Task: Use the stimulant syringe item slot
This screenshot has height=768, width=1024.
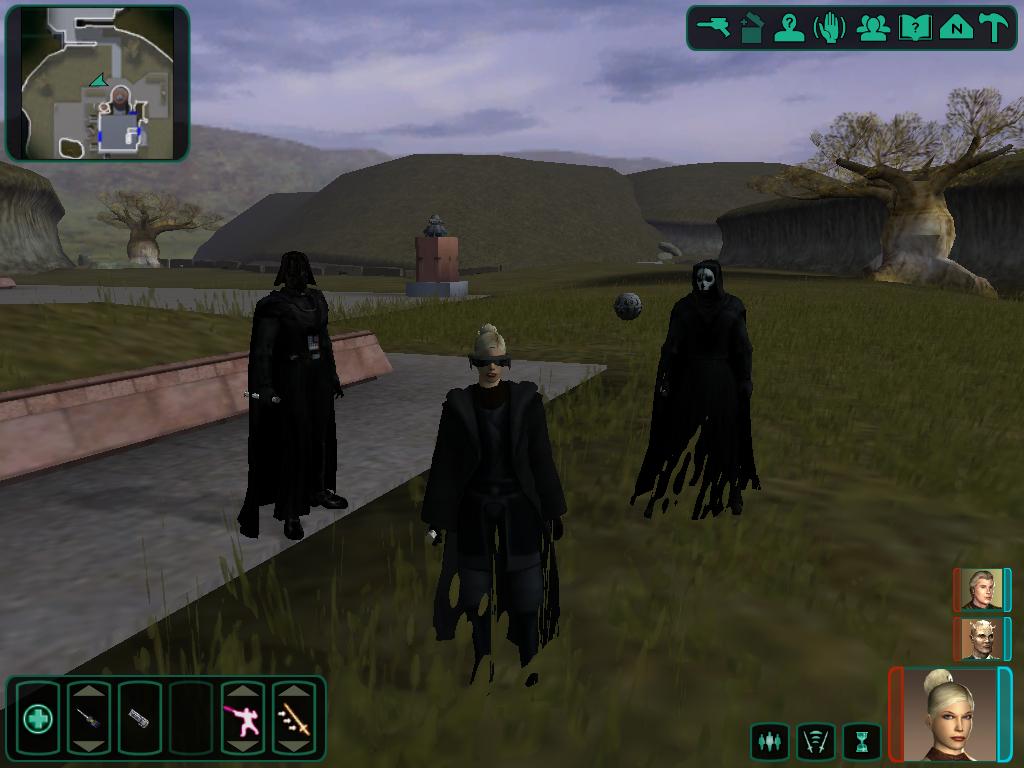Action: [x=88, y=718]
